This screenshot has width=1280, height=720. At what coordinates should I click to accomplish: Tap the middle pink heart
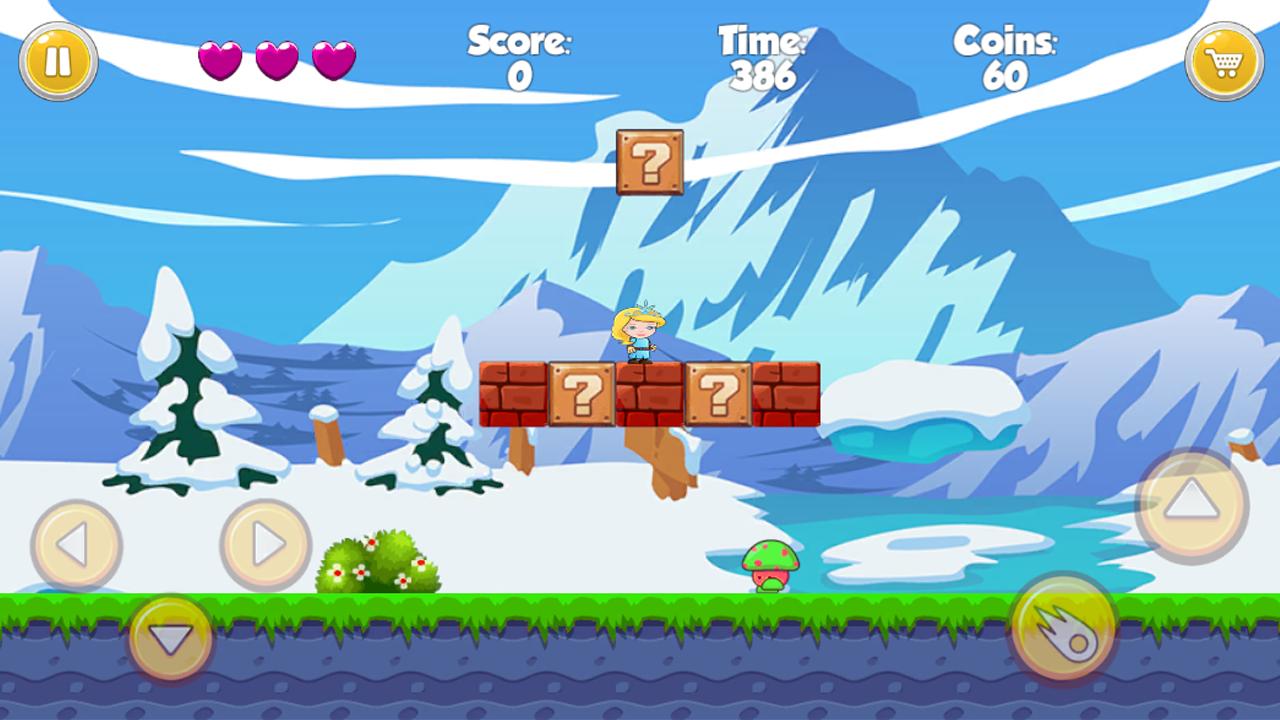[277, 57]
